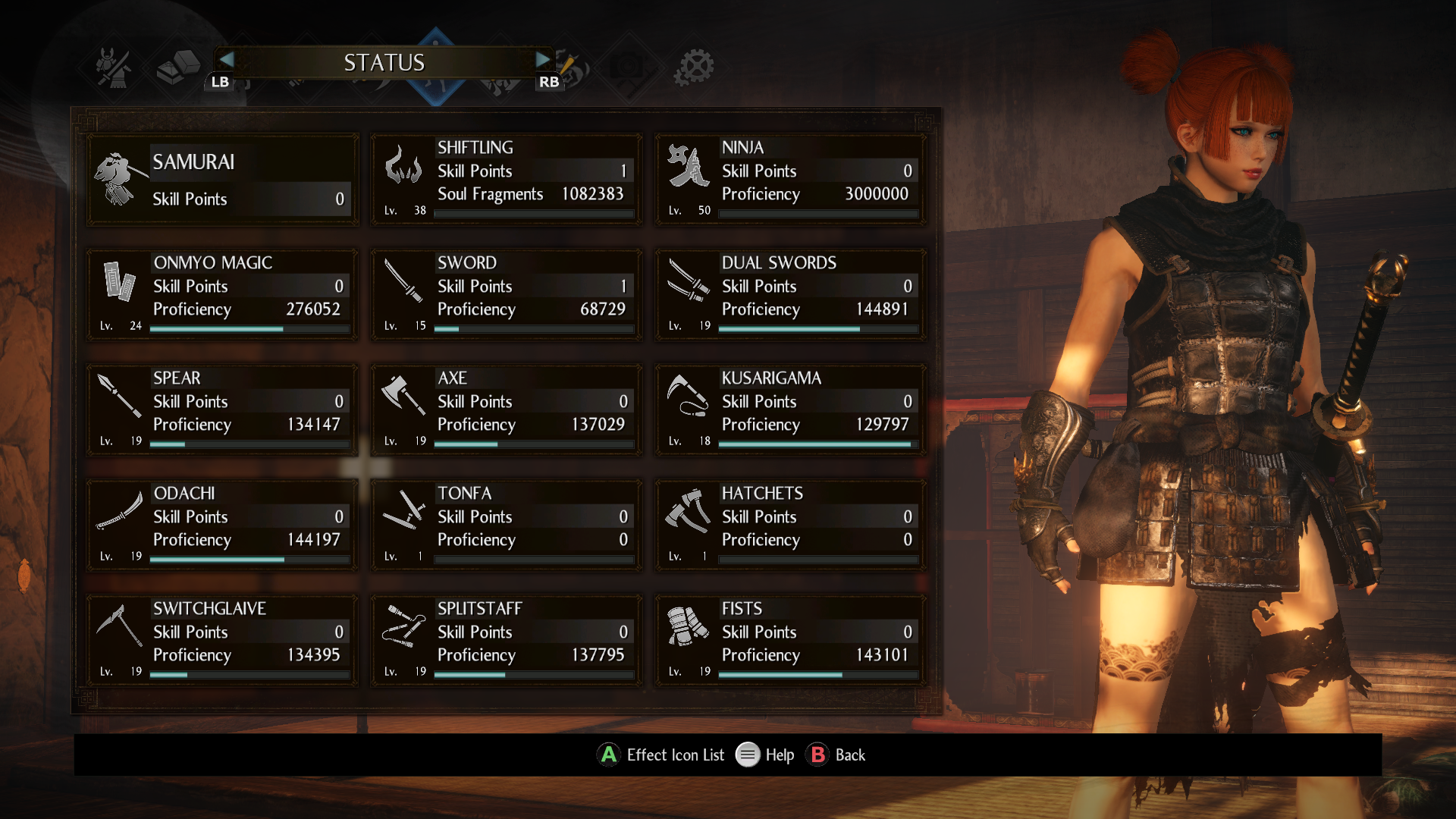1456x819 pixels.
Task: Select the Axe proficiency panel
Action: pyautogui.click(x=507, y=410)
